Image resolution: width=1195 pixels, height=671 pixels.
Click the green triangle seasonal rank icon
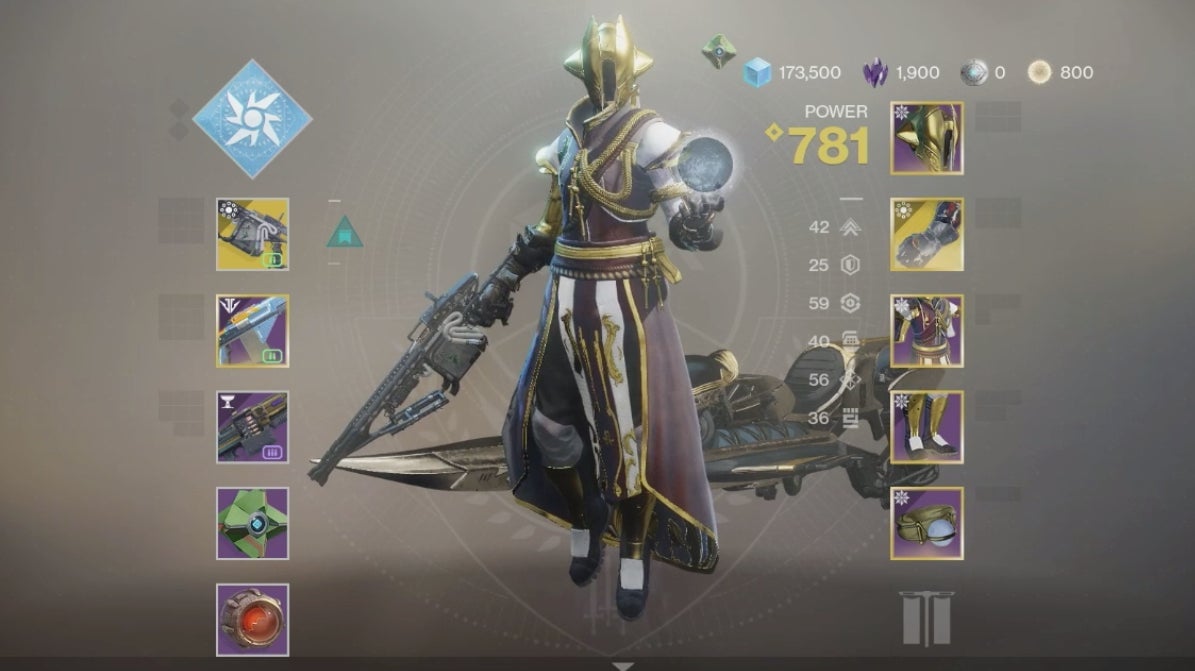coord(344,232)
